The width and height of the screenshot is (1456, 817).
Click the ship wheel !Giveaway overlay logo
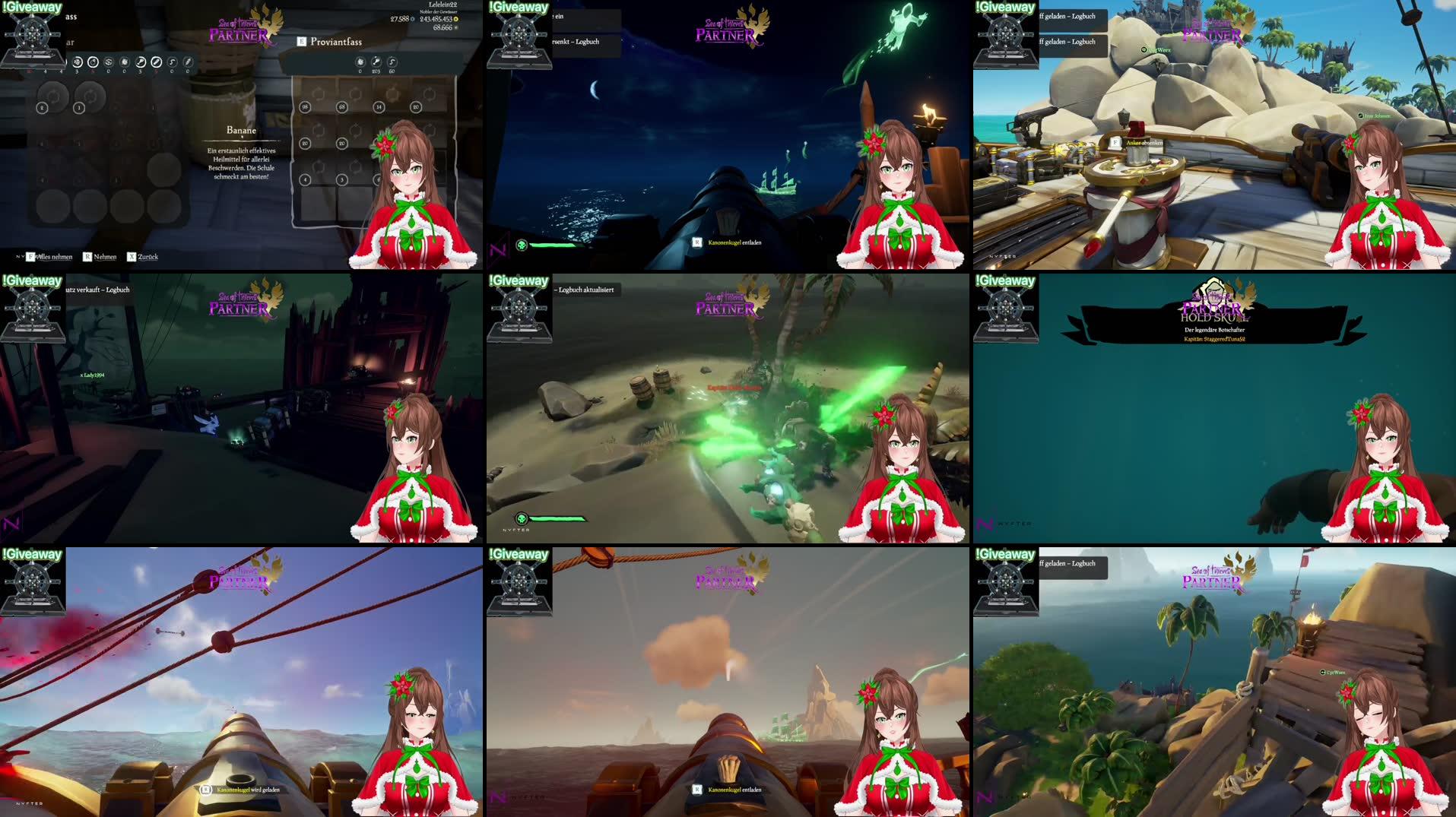(x=32, y=34)
